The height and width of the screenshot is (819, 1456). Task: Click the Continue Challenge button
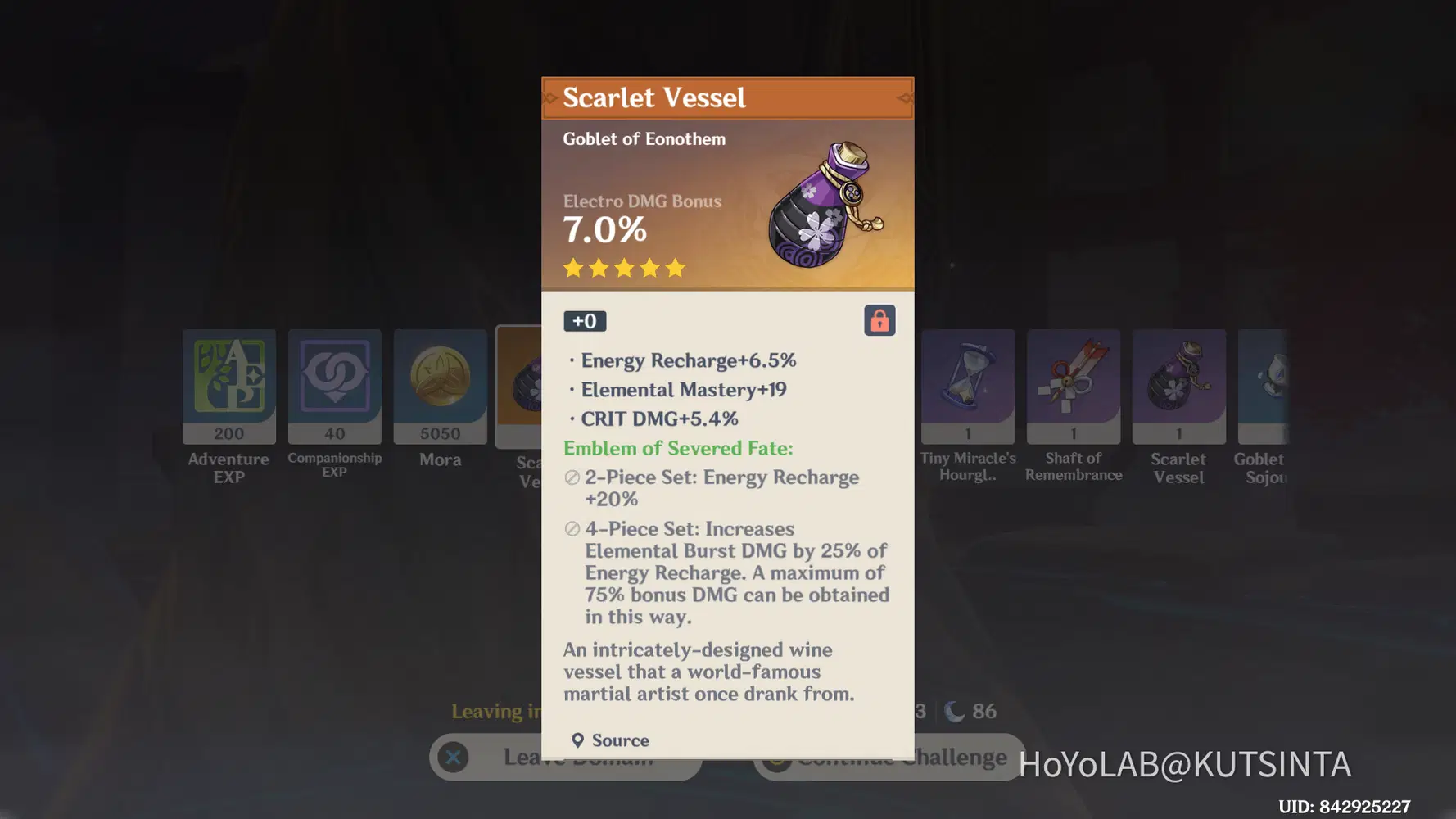click(889, 757)
